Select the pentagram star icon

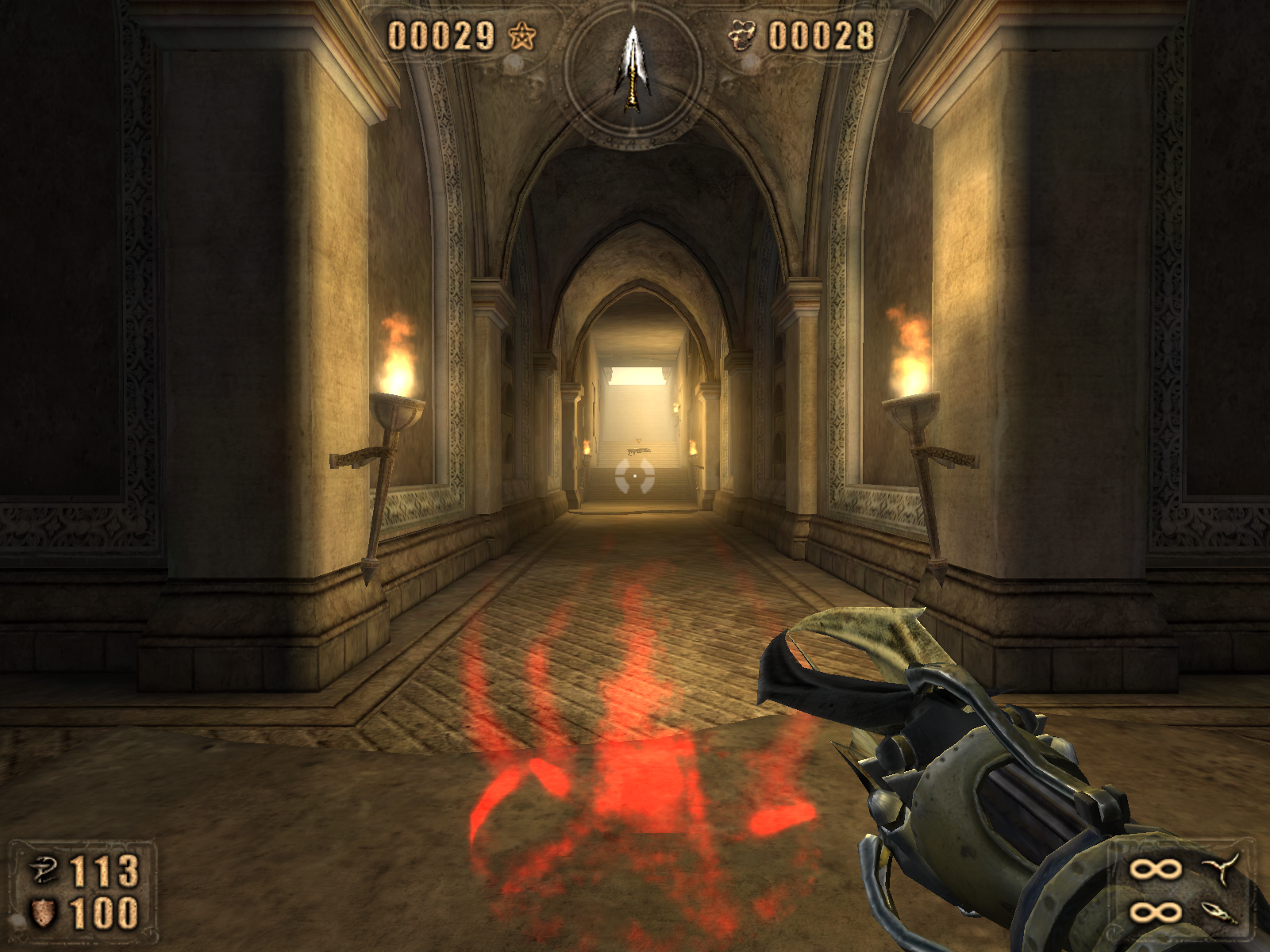[522, 36]
